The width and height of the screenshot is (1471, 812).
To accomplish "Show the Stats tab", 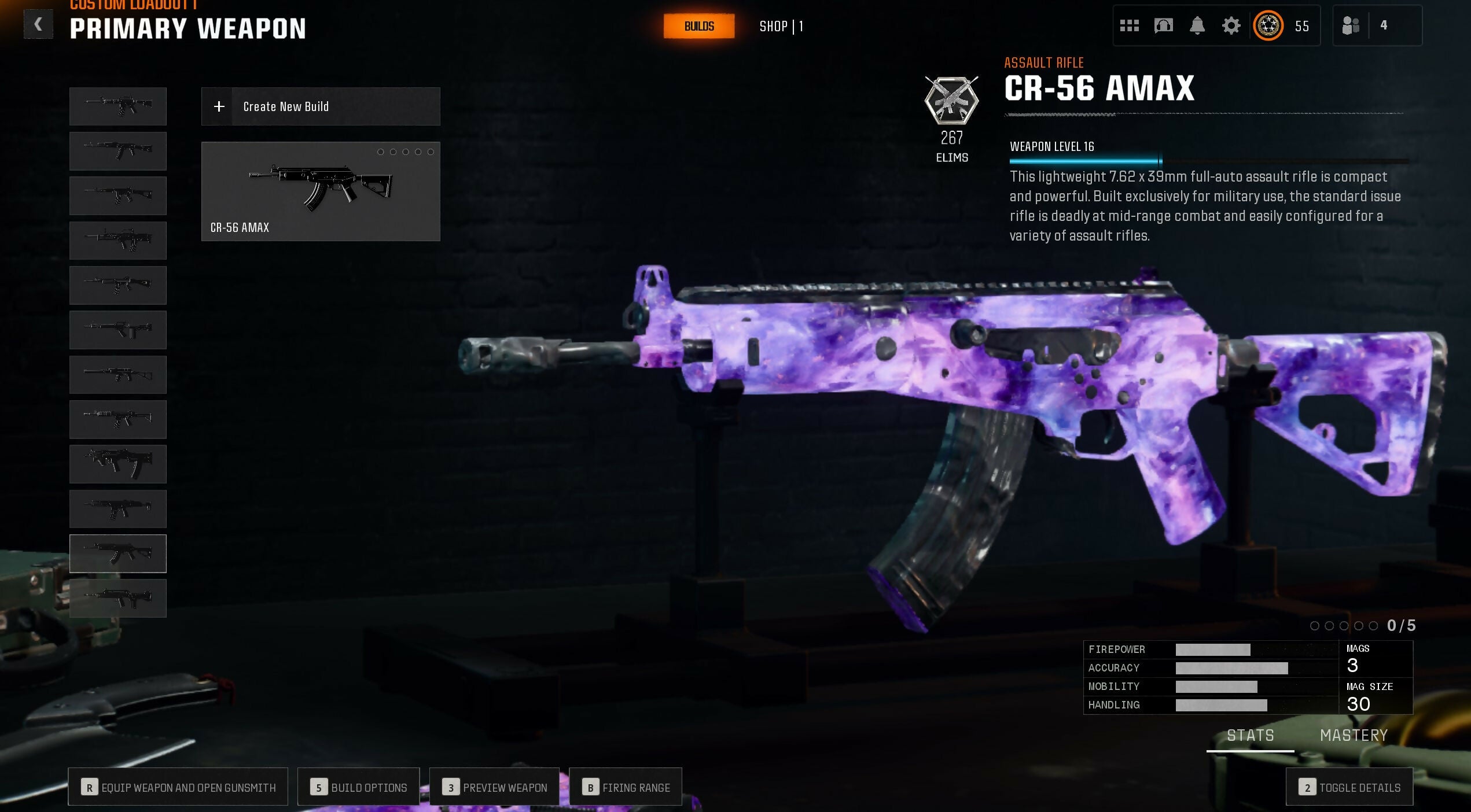I will [1250, 735].
